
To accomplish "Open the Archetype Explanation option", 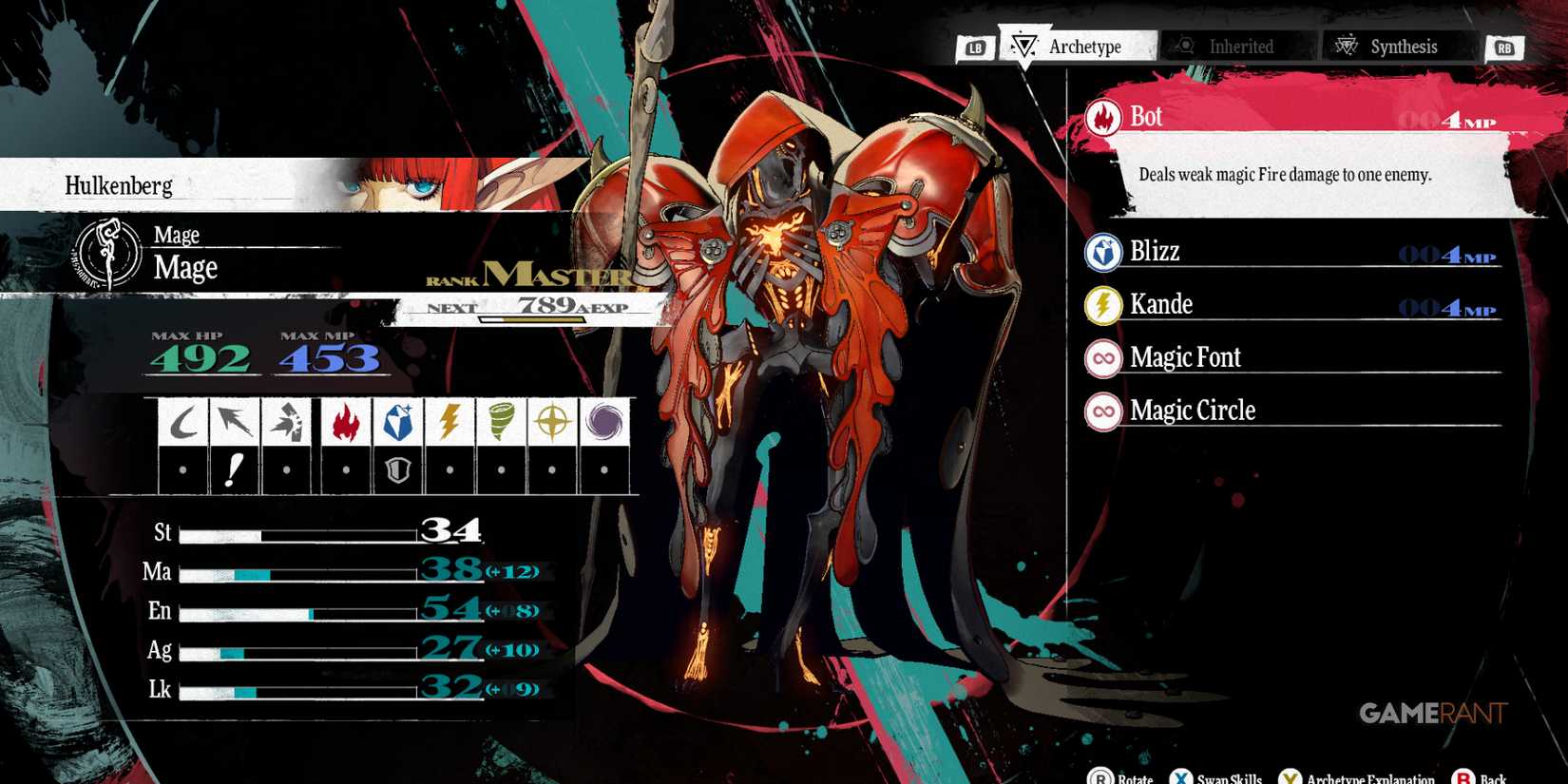I will click(x=1359, y=775).
